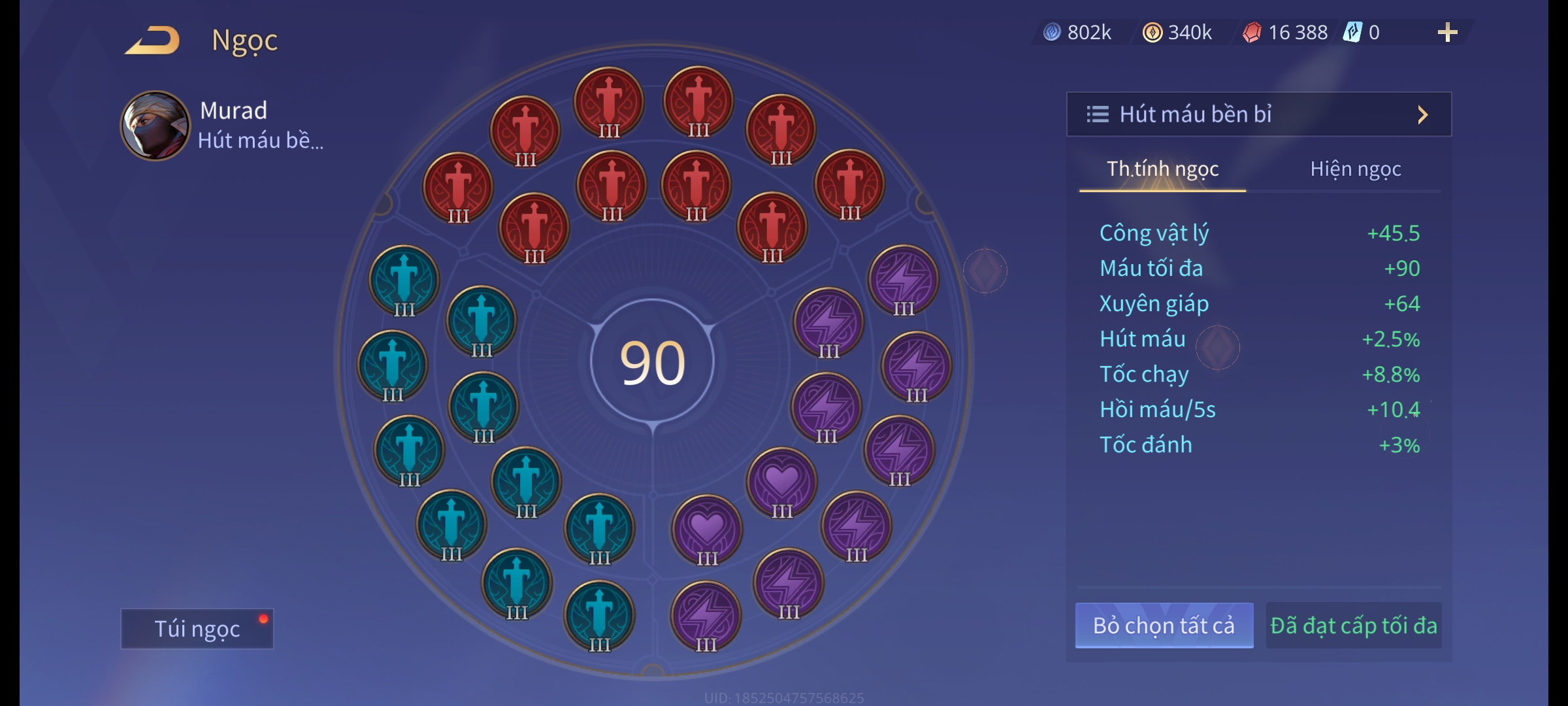1568x706 pixels.
Task: Select the Th.tính ngọc tab
Action: (1162, 169)
